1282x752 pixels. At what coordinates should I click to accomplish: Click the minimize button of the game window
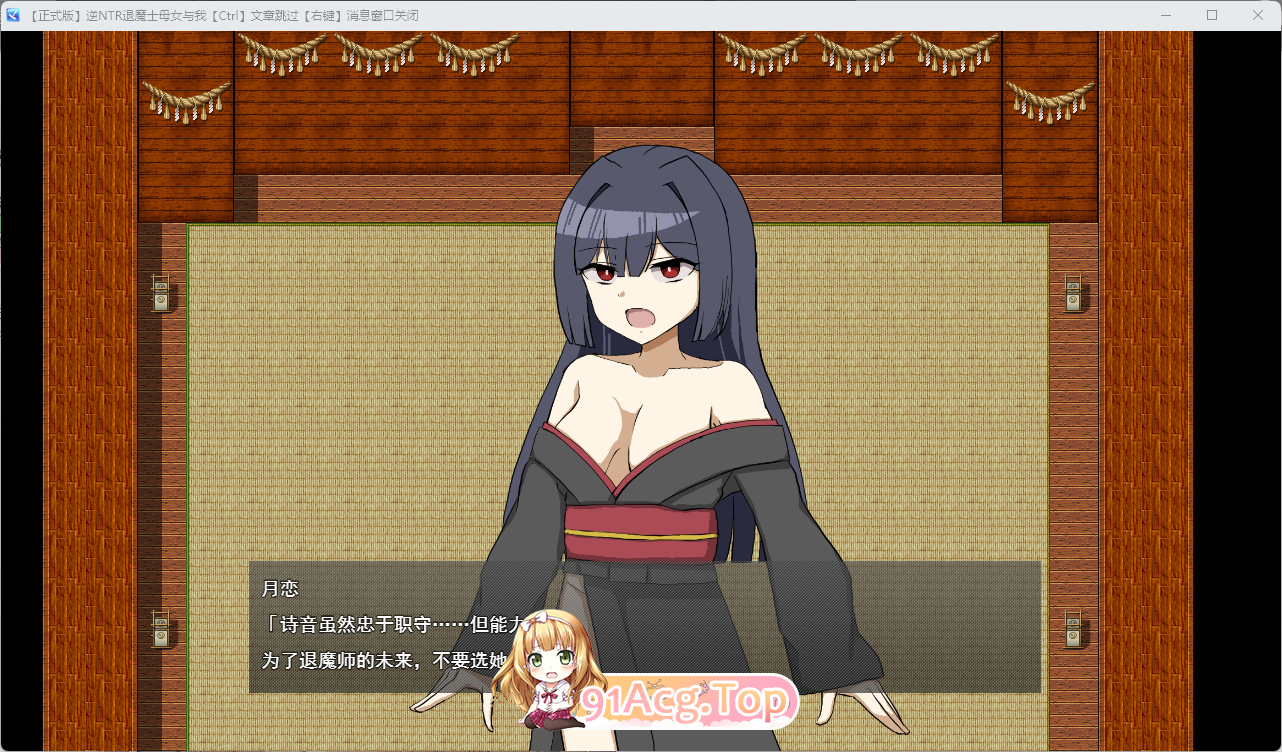tap(1164, 14)
